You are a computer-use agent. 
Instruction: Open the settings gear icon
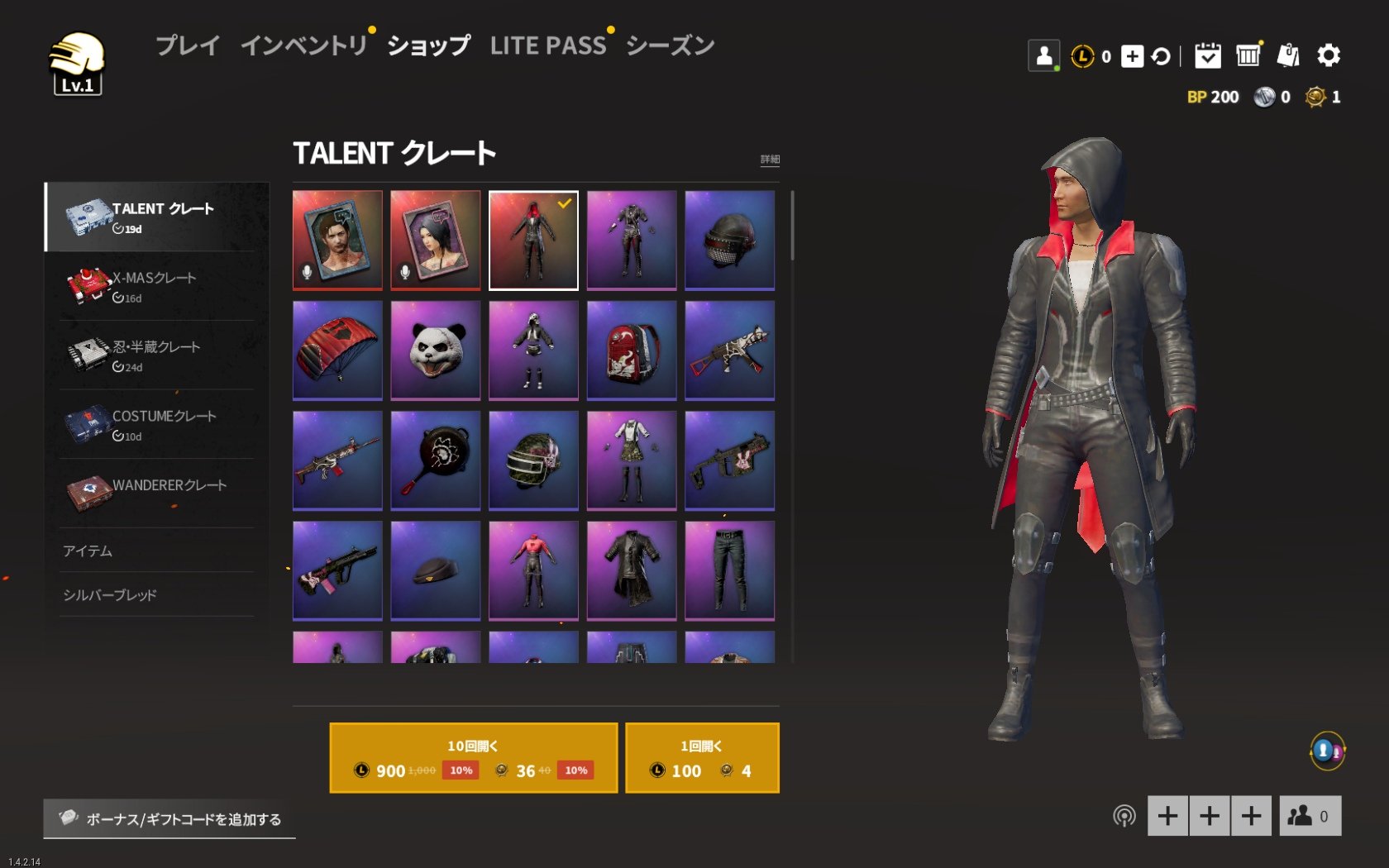1329,55
